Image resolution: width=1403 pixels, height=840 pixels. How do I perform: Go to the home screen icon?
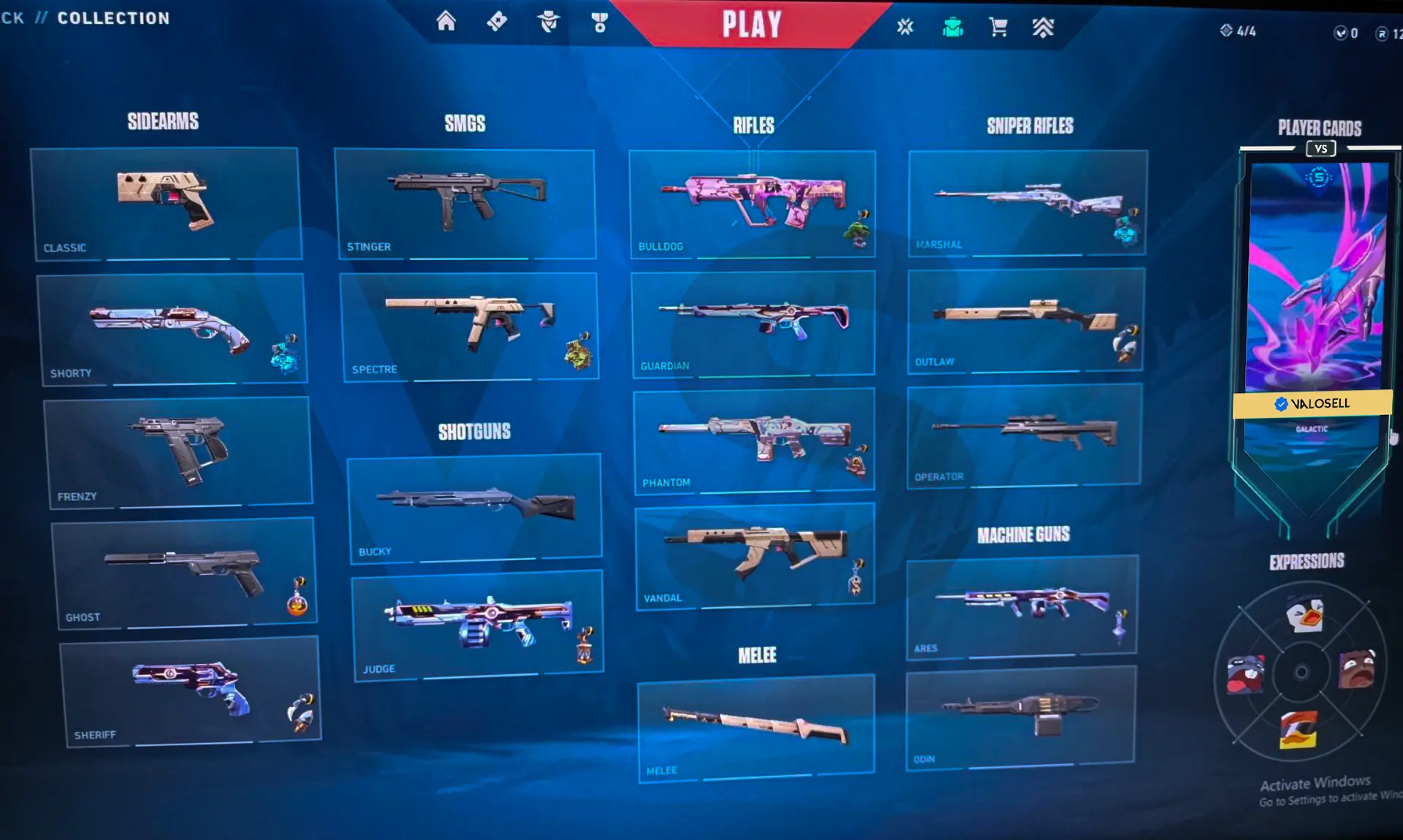446,21
